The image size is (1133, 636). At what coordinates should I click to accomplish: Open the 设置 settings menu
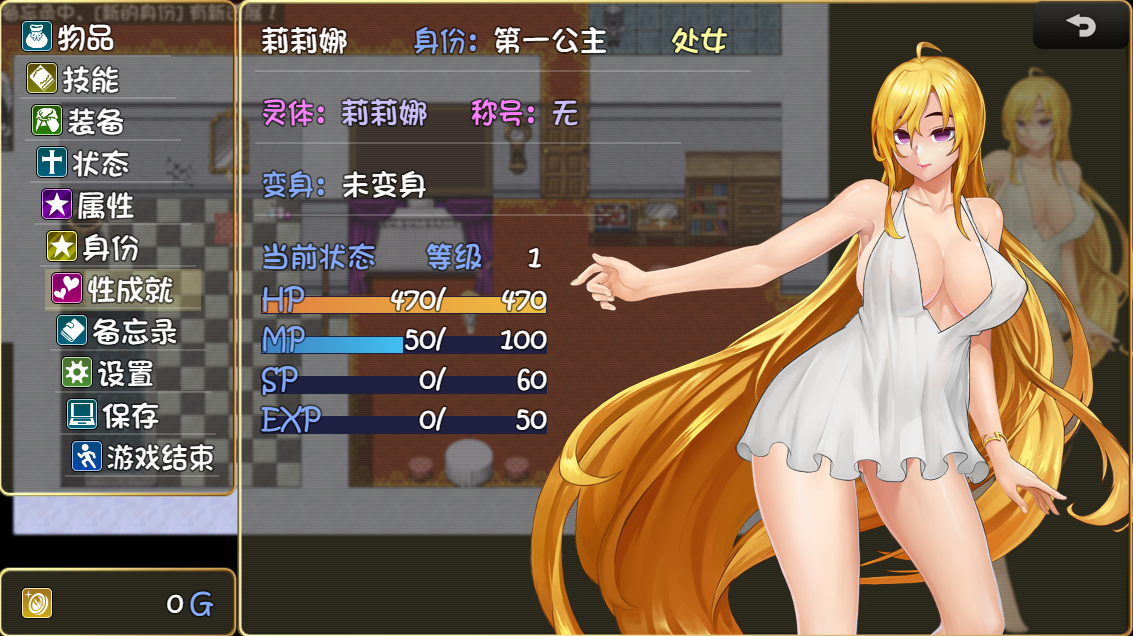pos(109,373)
